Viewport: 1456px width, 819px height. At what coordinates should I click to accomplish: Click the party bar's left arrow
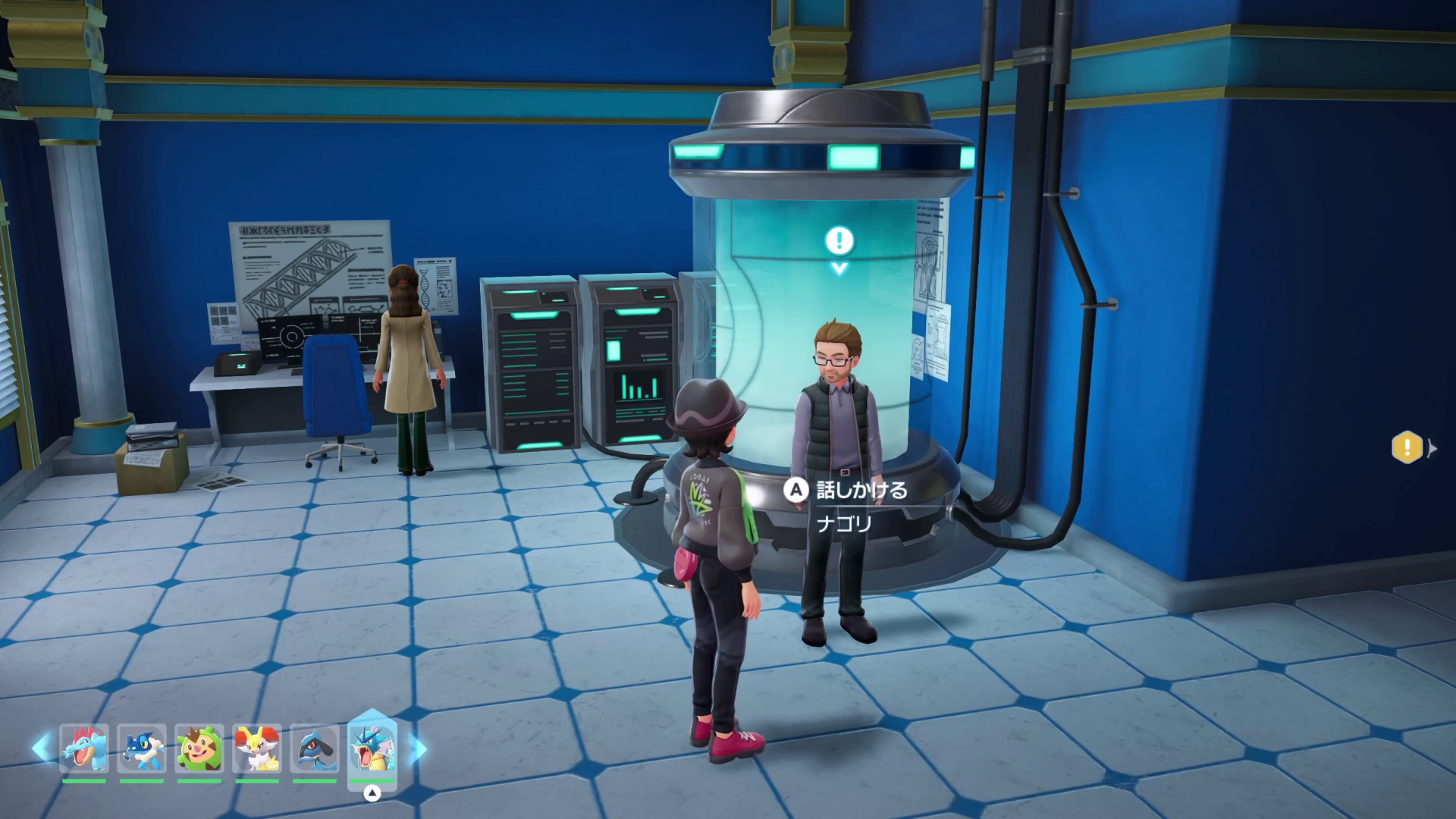(42, 748)
